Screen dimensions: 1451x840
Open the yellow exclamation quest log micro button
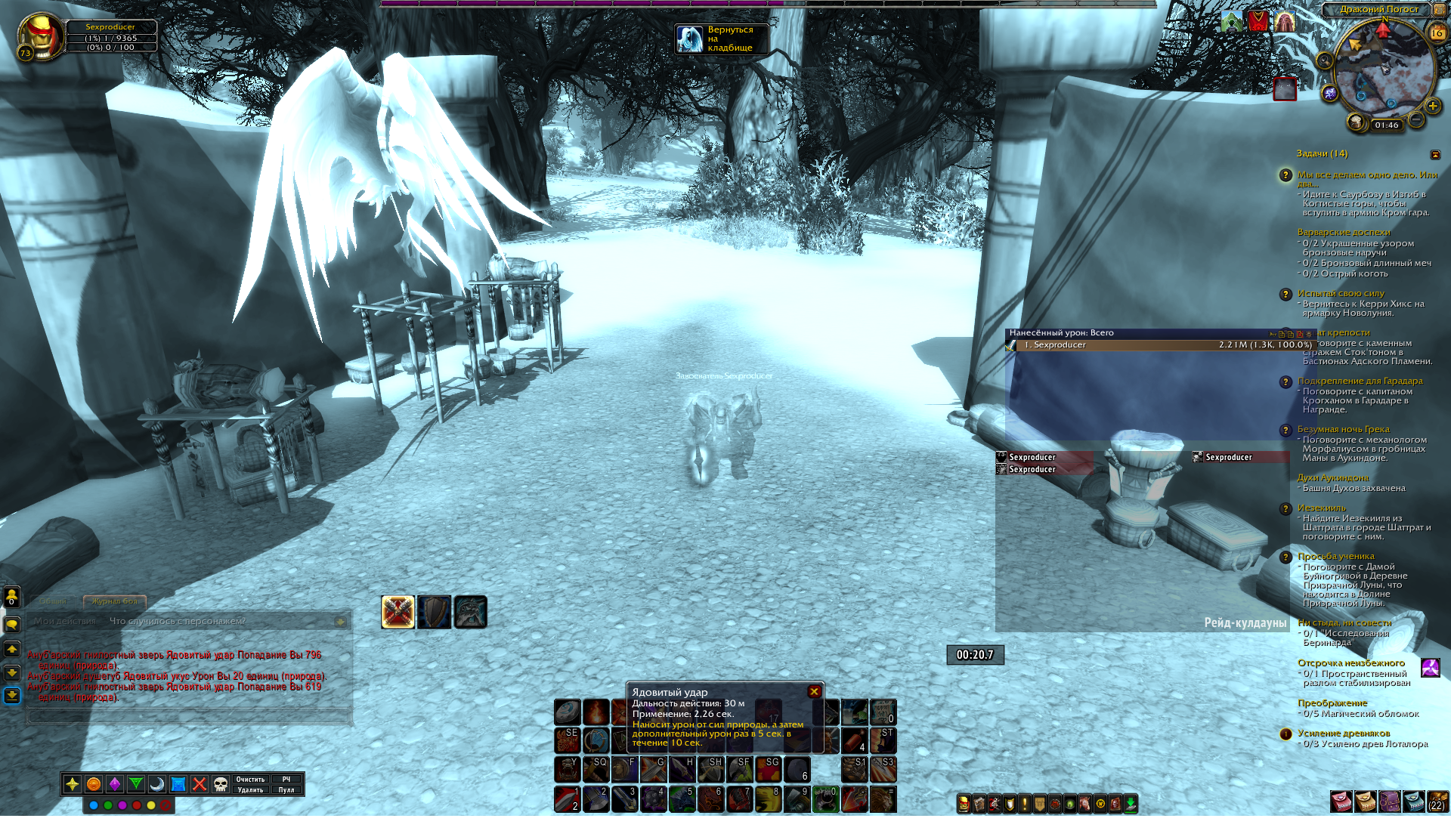coord(1025,804)
